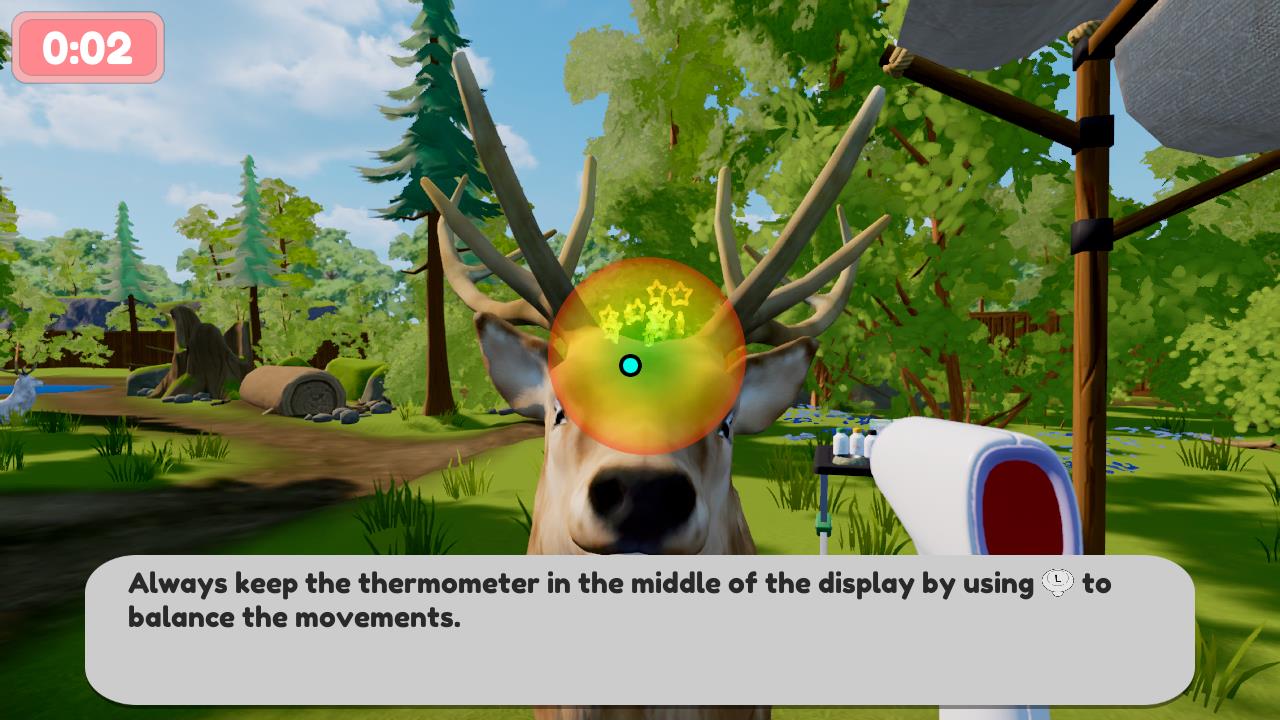Click the cyan thermometer cursor dot
The height and width of the screenshot is (720, 1280).
[x=631, y=366]
